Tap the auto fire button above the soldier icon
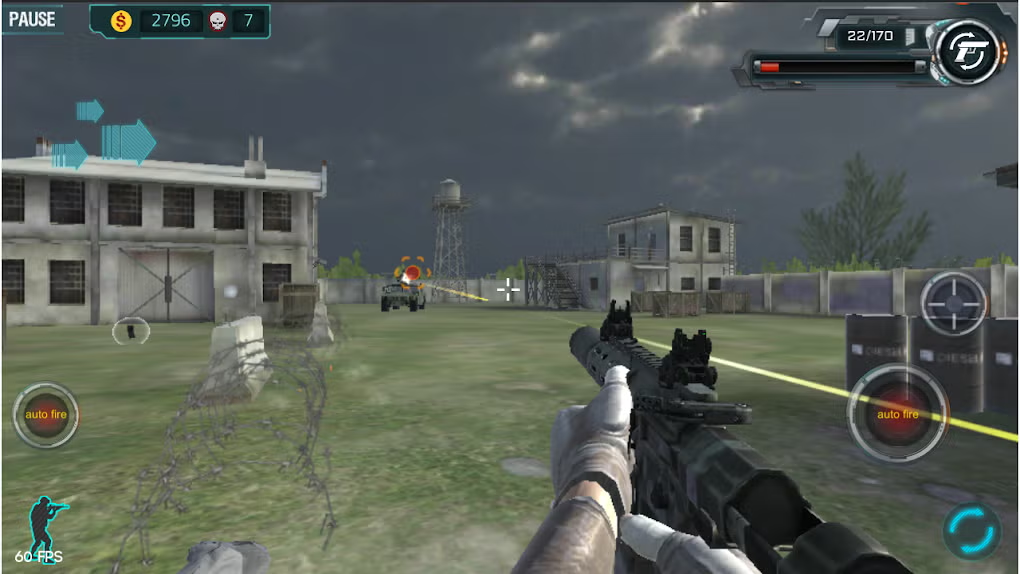Image resolution: width=1020 pixels, height=574 pixels. [x=45, y=414]
